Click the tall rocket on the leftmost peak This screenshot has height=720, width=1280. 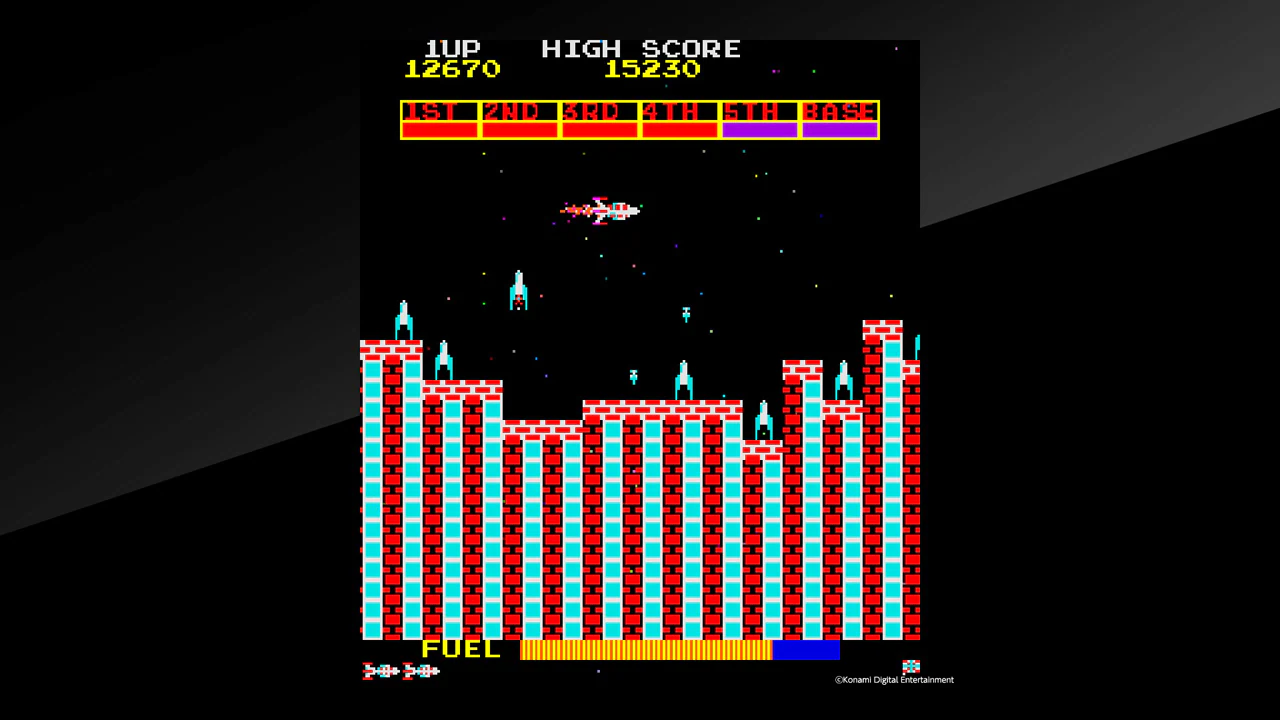(x=402, y=320)
